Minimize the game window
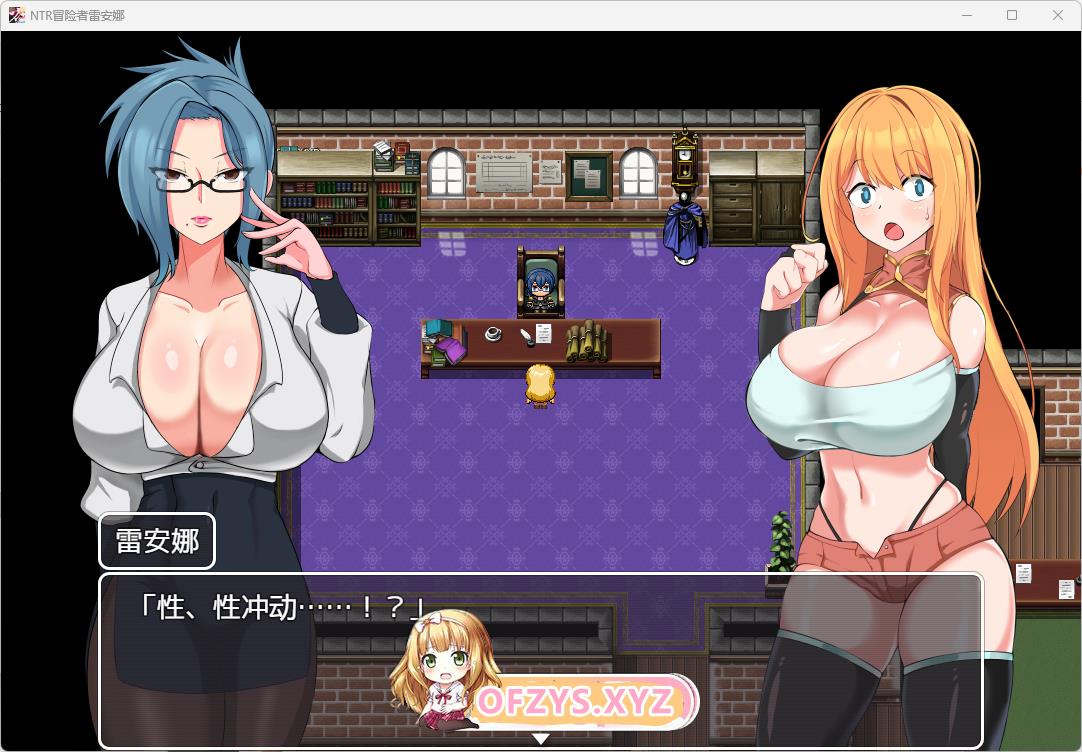The width and height of the screenshot is (1082, 752). point(966,15)
